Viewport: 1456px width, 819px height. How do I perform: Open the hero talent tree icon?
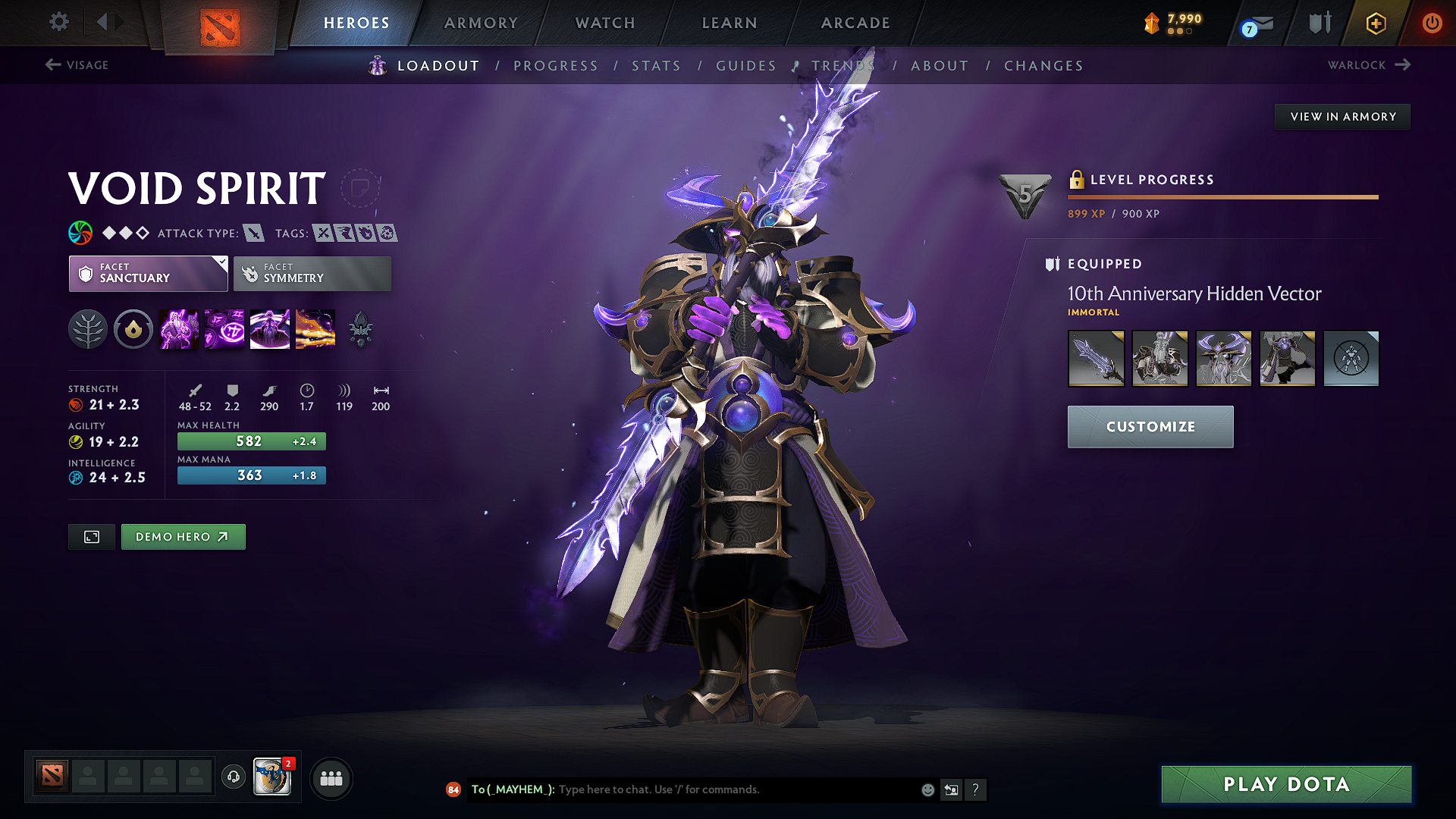coord(88,329)
